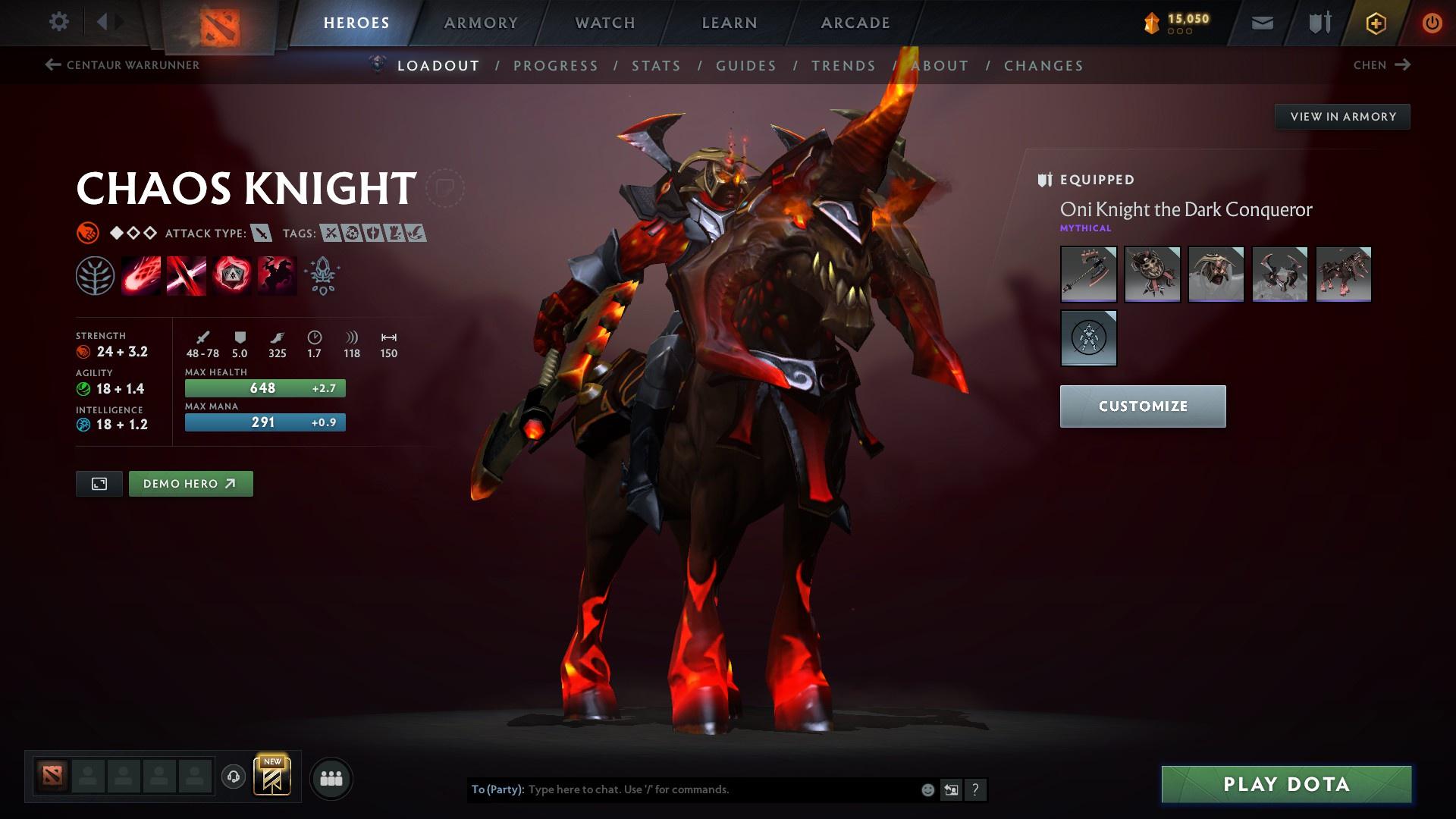Expand the settings gear menu
This screenshot has width=1456, height=819.
pos(58,22)
